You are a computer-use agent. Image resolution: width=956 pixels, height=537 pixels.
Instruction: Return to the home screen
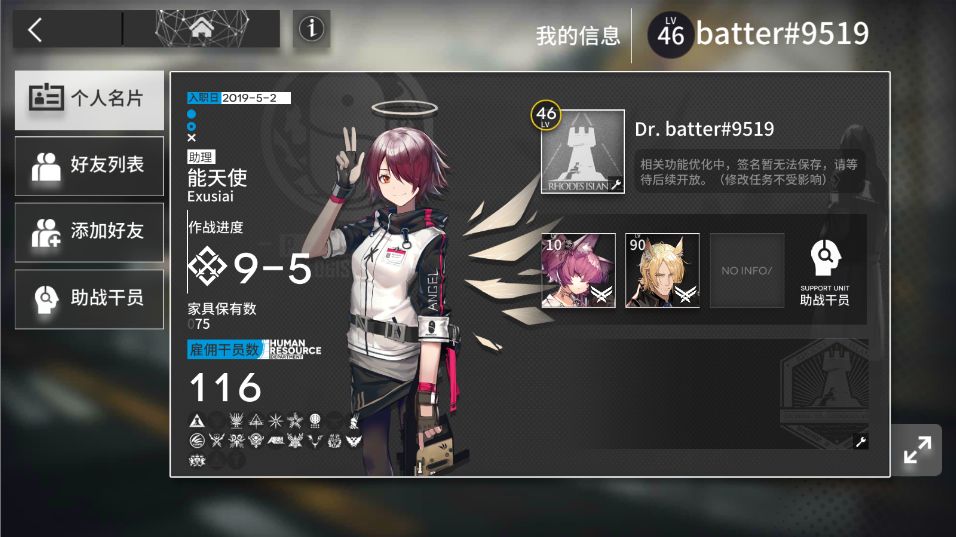coord(201,29)
